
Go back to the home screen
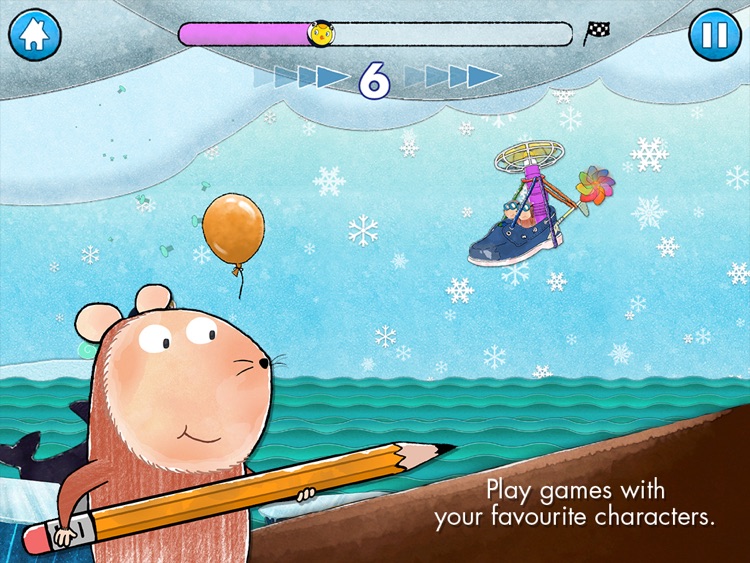click(x=35, y=35)
